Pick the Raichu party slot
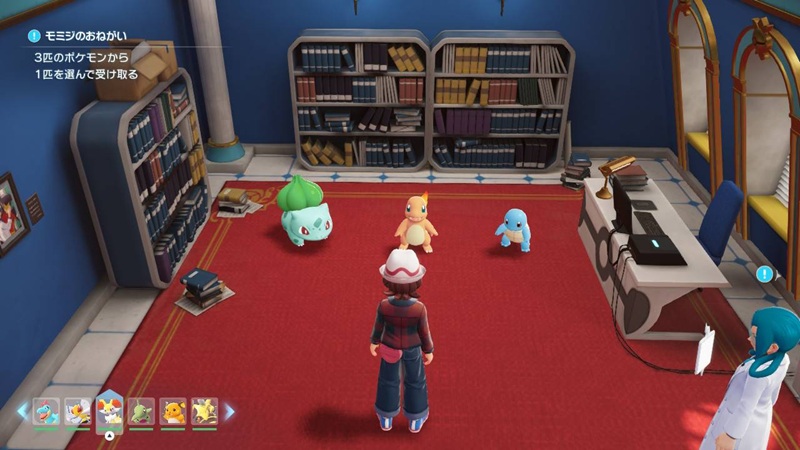800x450 pixels. coord(173,411)
